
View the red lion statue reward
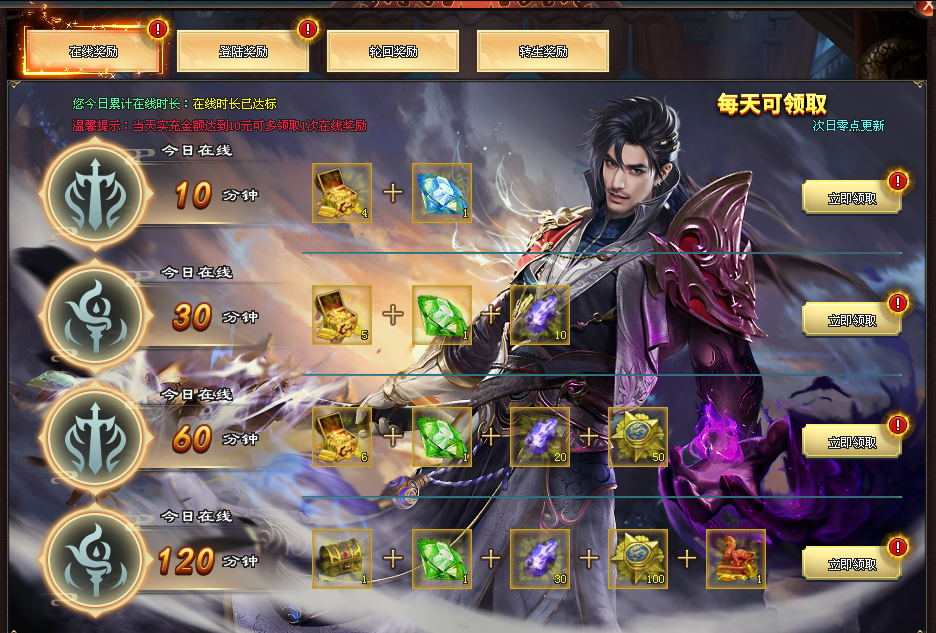point(736,559)
